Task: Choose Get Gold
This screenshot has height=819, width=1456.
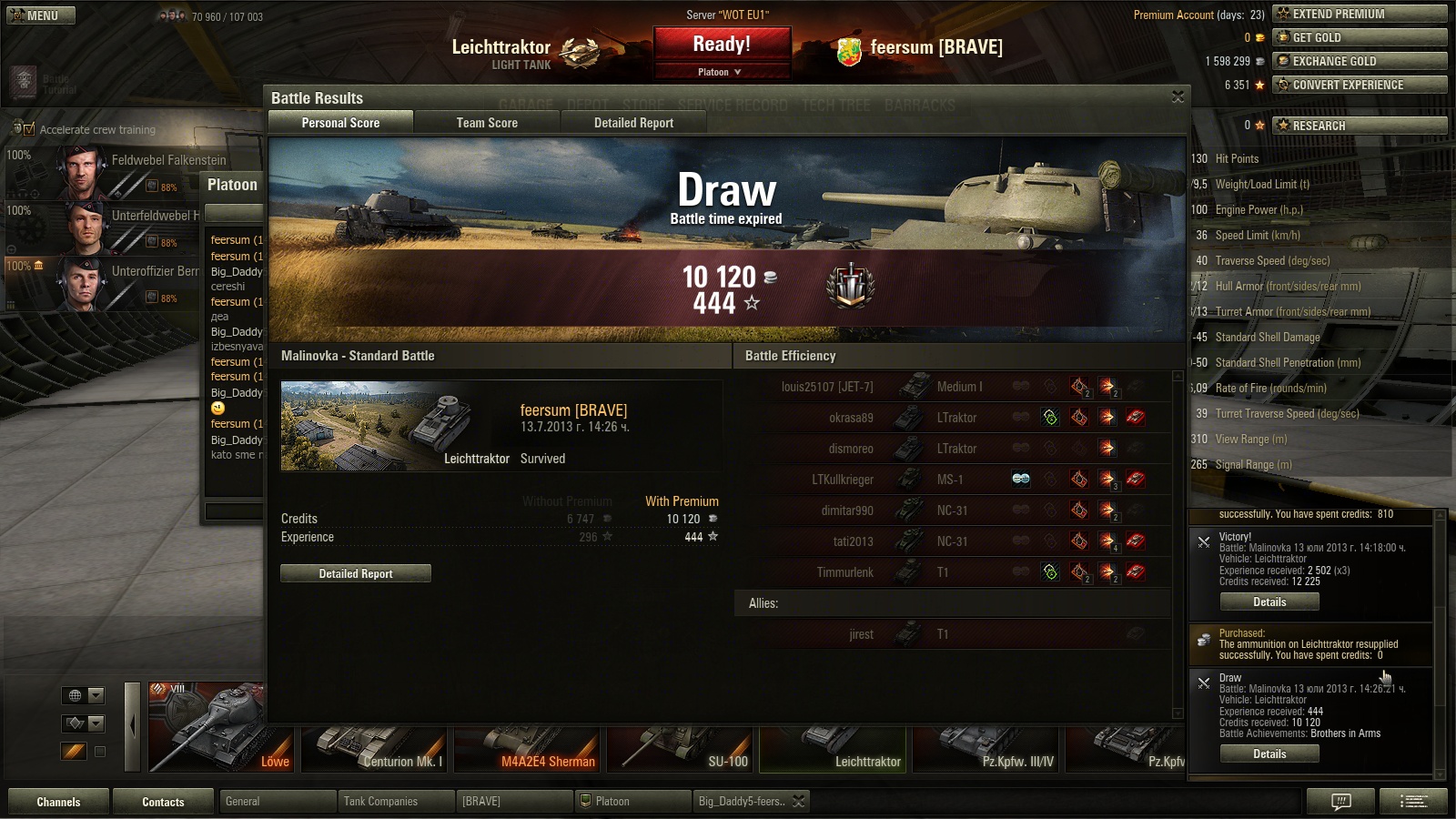Action: point(1360,37)
